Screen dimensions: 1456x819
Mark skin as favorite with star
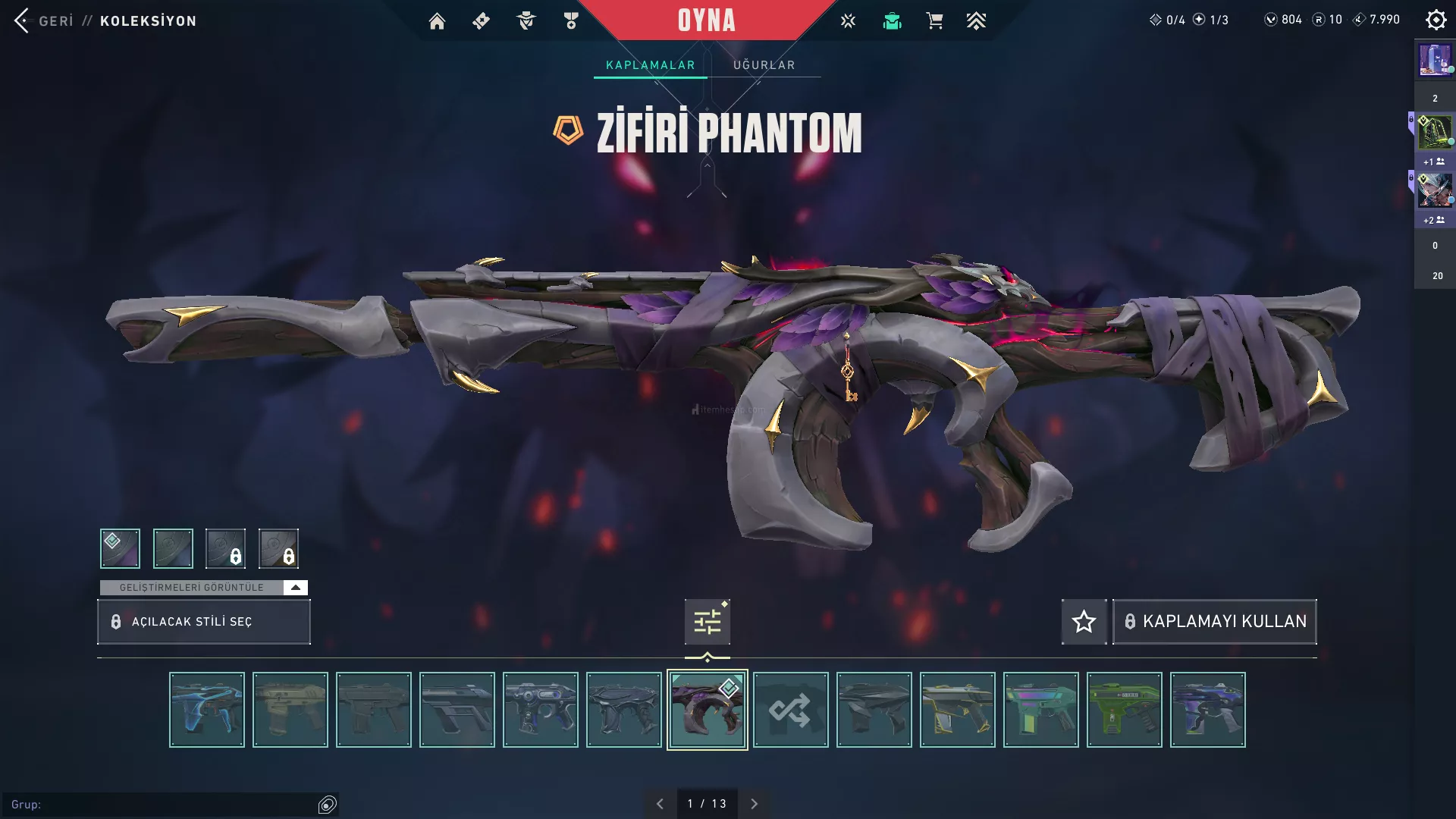(x=1084, y=622)
